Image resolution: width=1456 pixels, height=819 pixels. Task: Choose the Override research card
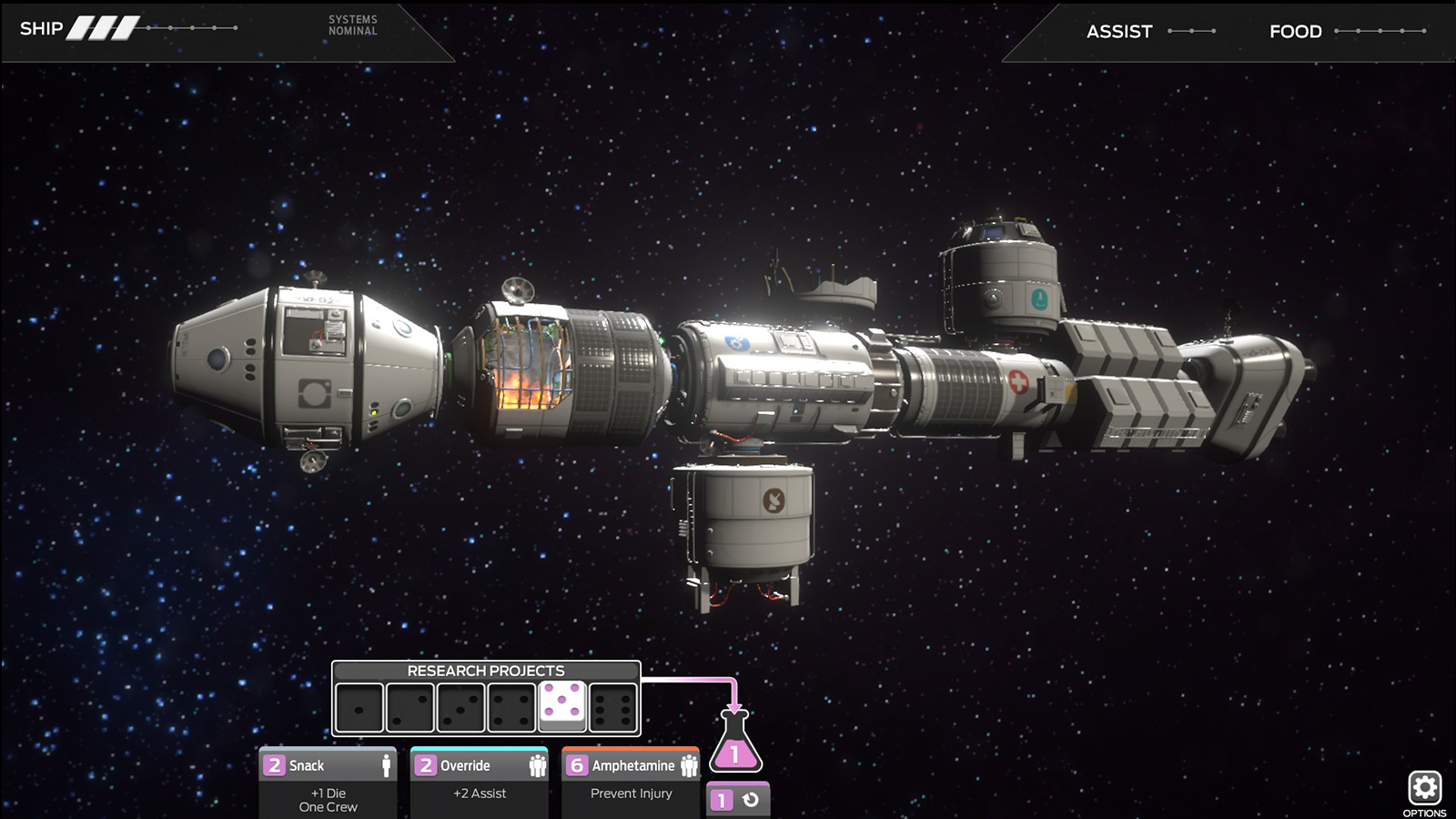[x=479, y=783]
